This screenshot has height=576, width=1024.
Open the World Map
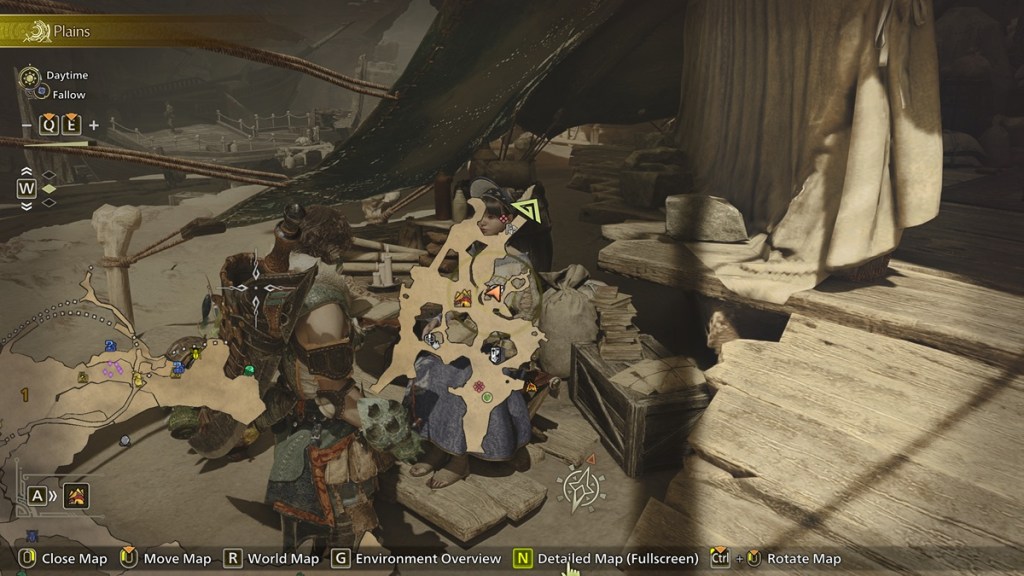[270, 558]
